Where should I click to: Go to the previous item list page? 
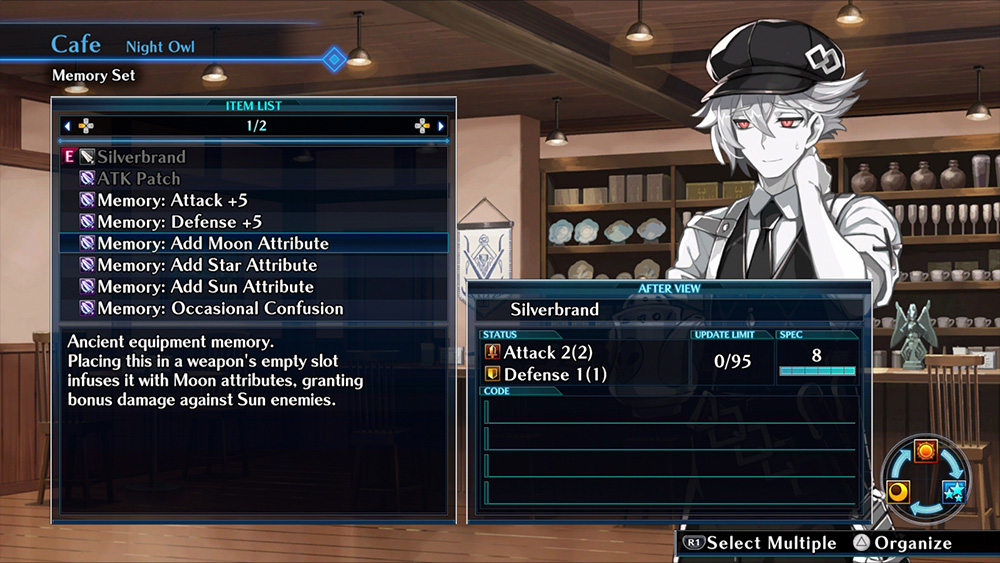coord(68,127)
